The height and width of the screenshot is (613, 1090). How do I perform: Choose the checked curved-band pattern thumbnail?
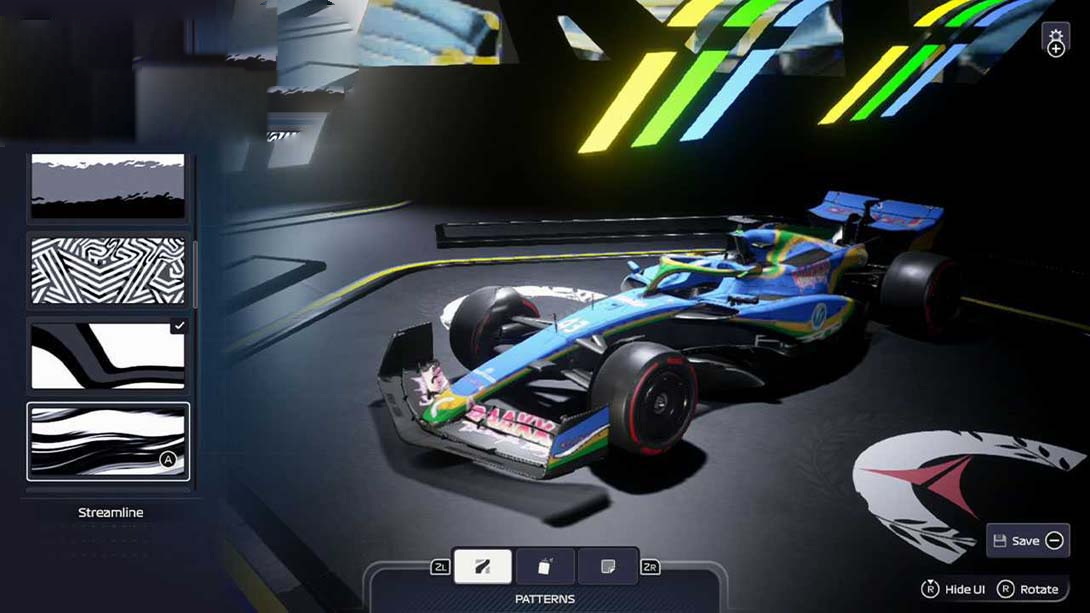[x=108, y=355]
